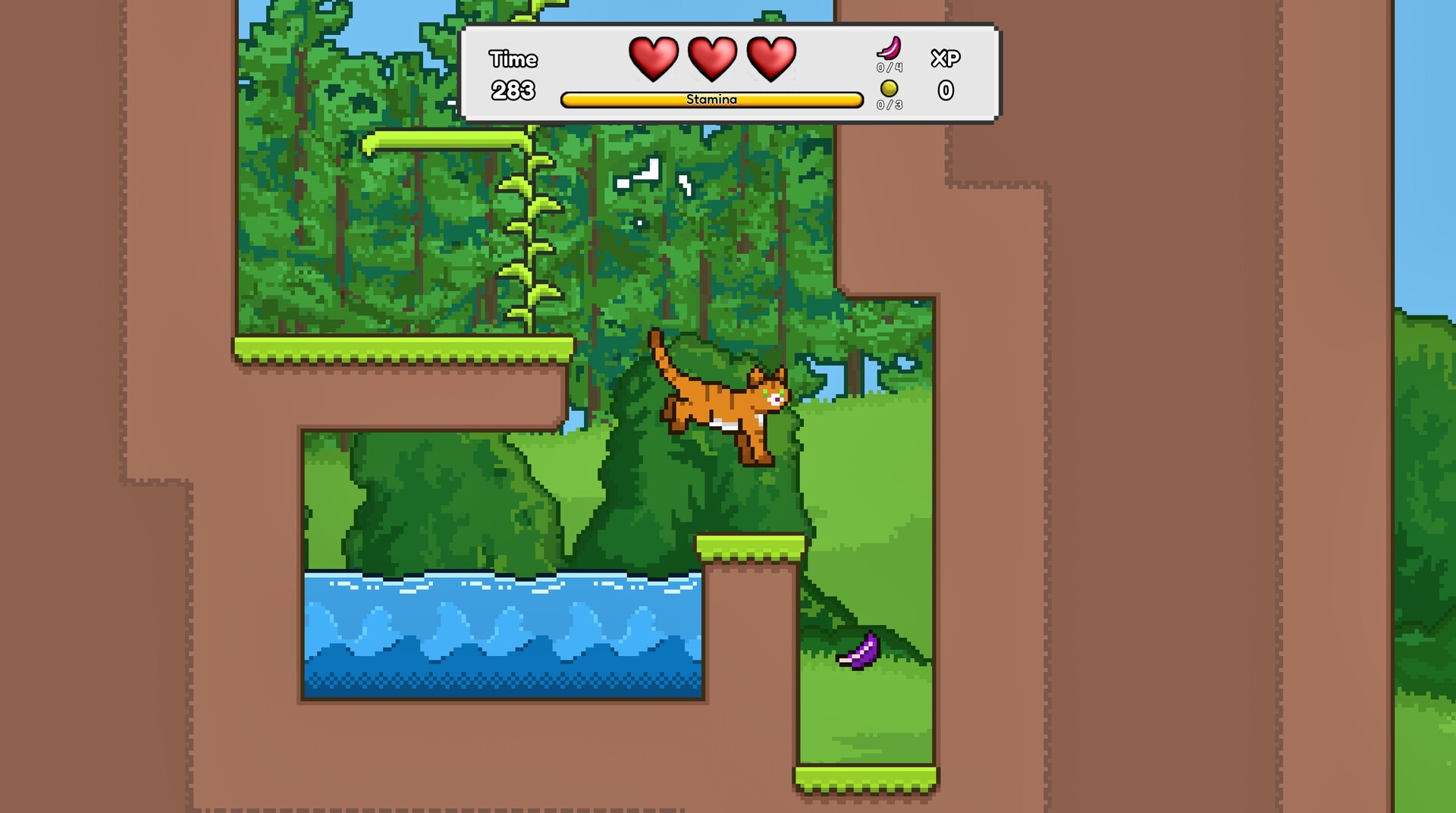The image size is (1456, 813).
Task: Expand the HUD status panel
Action: [x=732, y=72]
